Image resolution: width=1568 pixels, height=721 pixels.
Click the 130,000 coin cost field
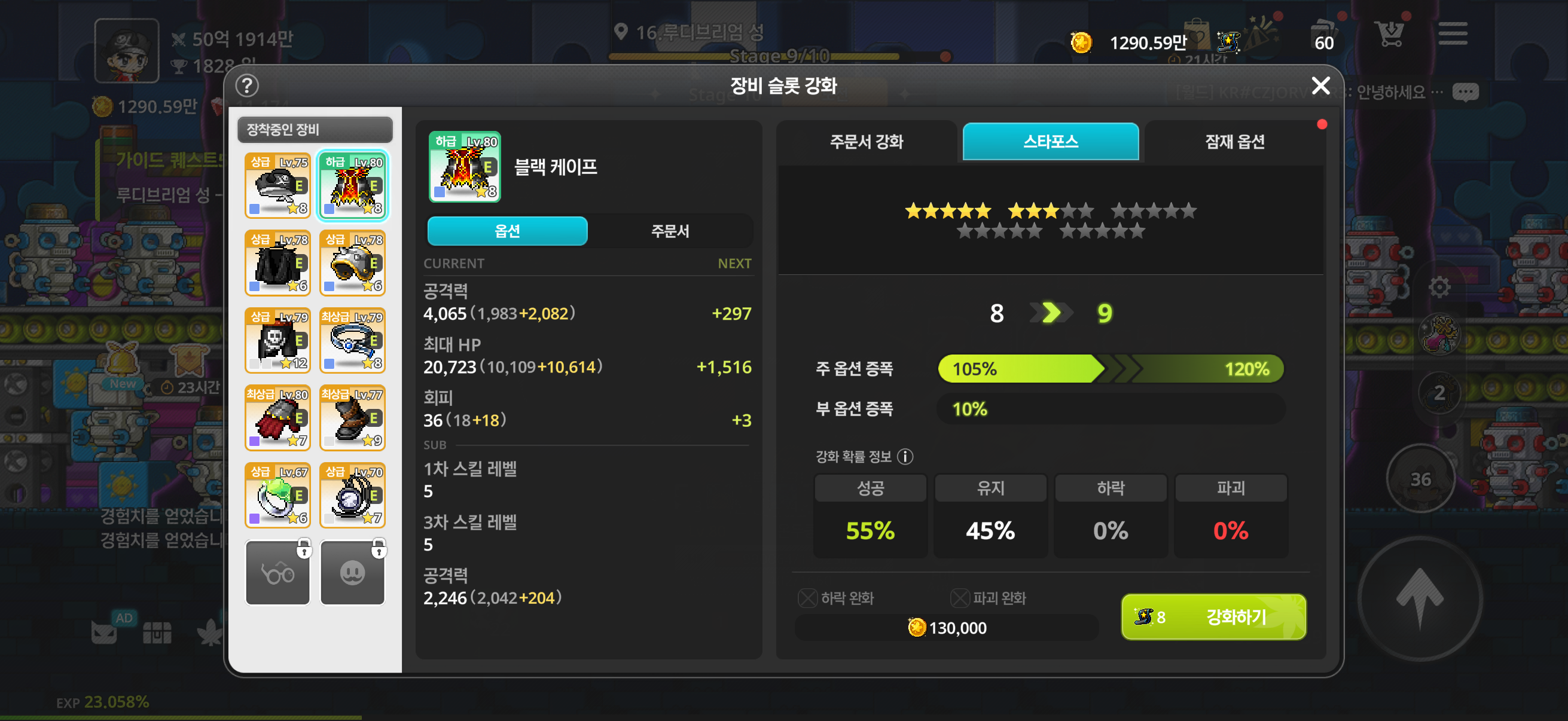click(x=947, y=628)
